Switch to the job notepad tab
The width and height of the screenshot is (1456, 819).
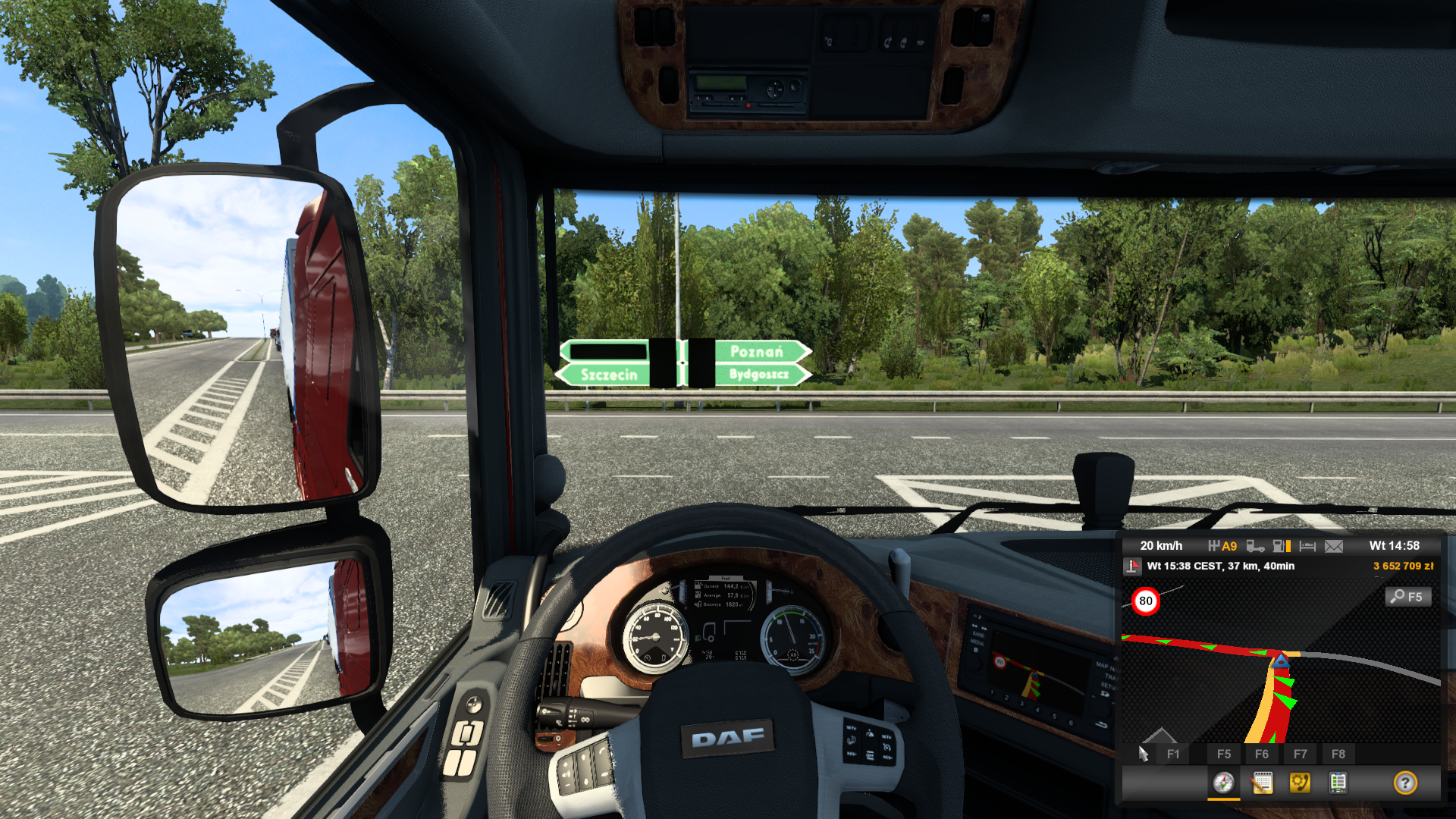click(x=1262, y=783)
